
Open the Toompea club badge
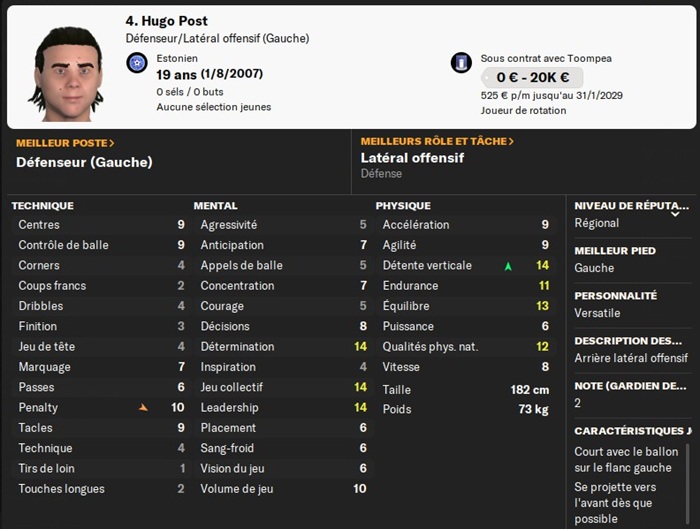pos(461,63)
